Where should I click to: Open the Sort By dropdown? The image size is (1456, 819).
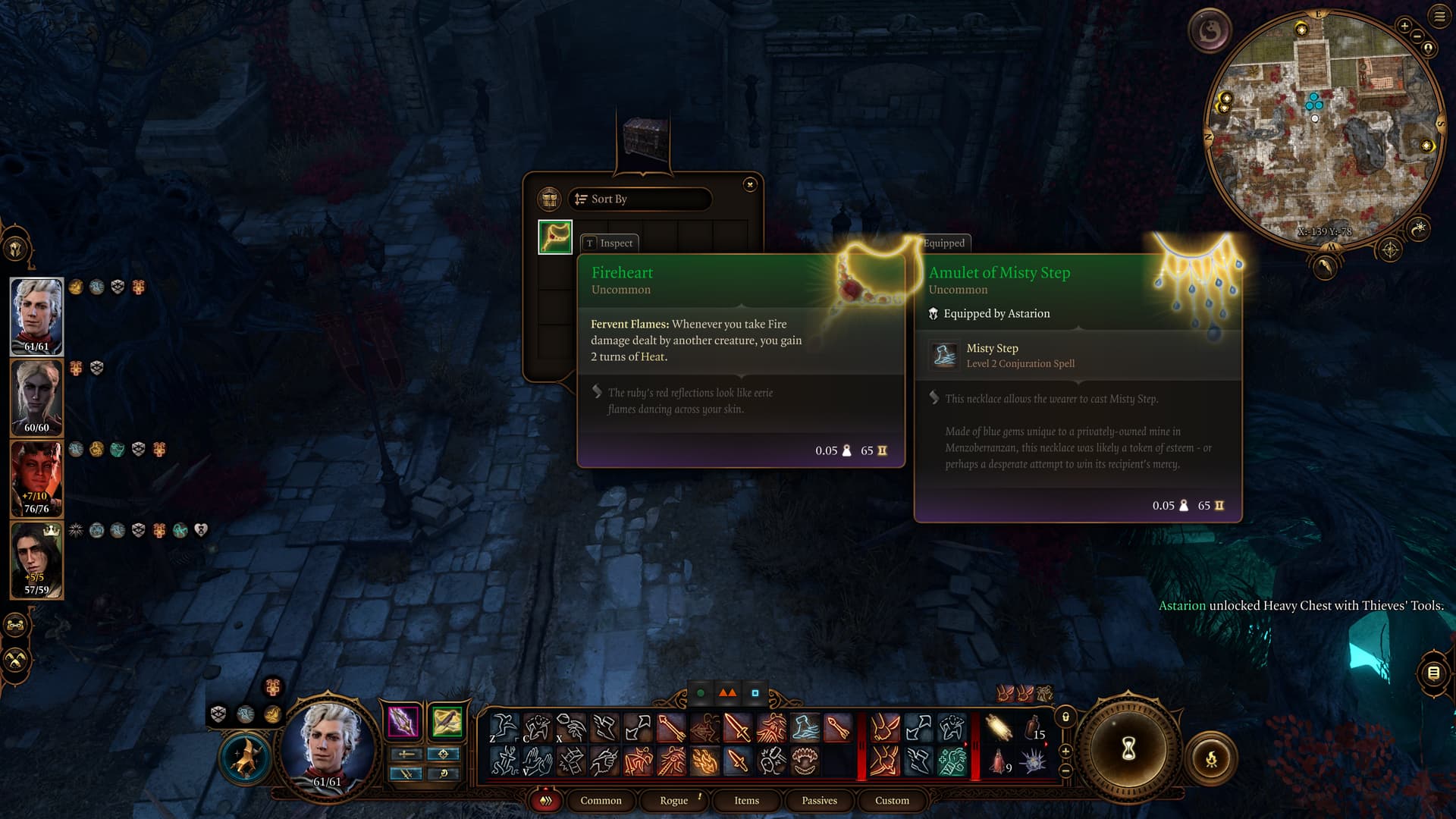639,199
